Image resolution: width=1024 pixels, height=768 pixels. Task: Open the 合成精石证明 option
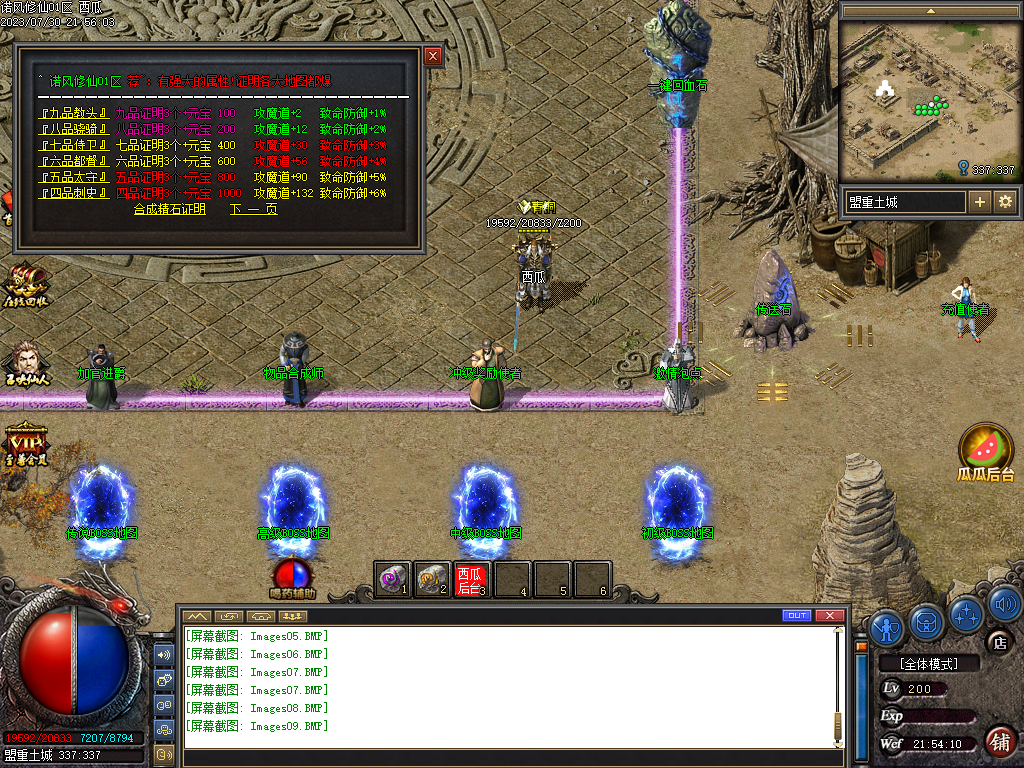169,209
